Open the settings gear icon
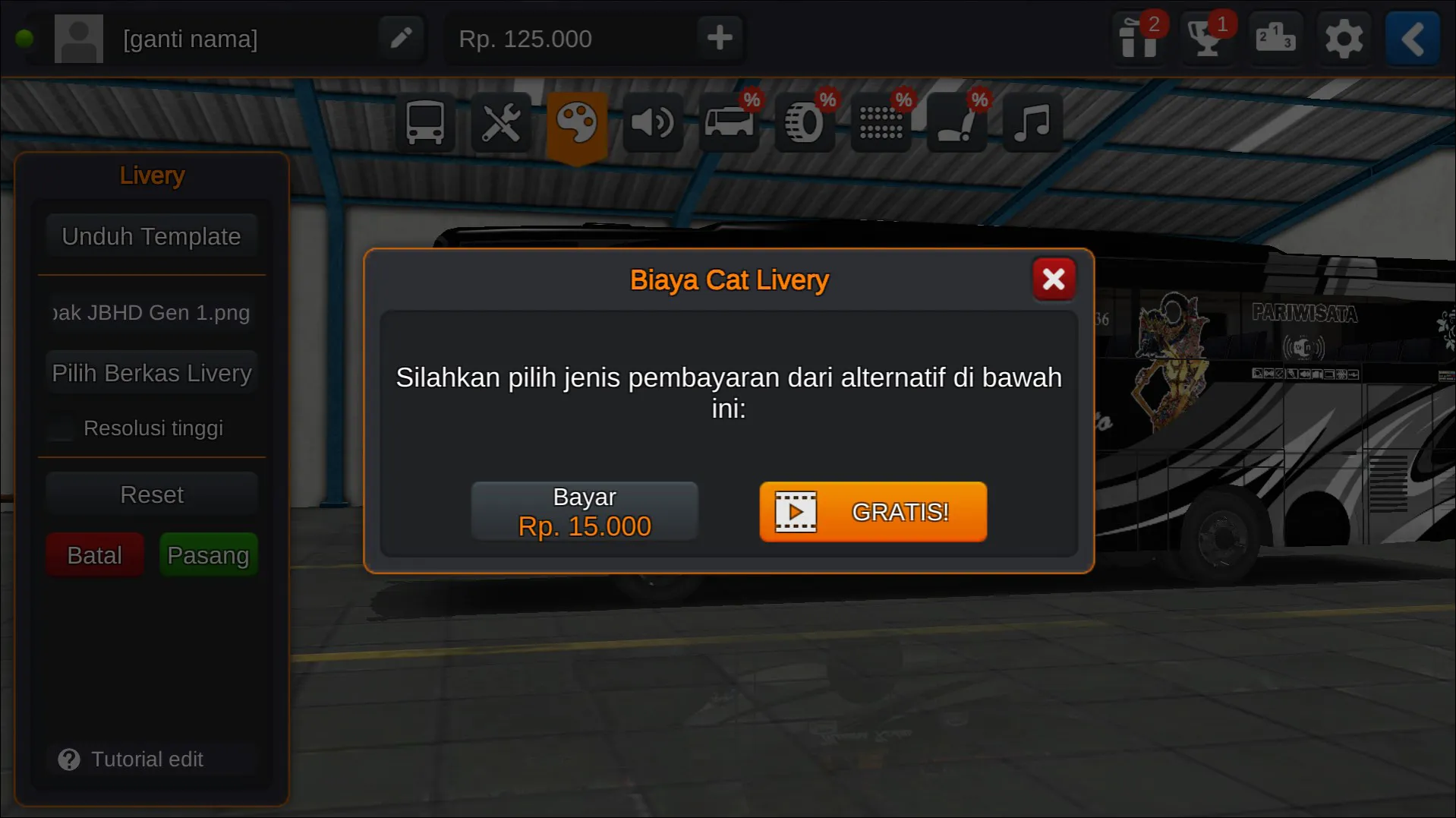Screen dimensions: 1456x818 coord(1344,39)
